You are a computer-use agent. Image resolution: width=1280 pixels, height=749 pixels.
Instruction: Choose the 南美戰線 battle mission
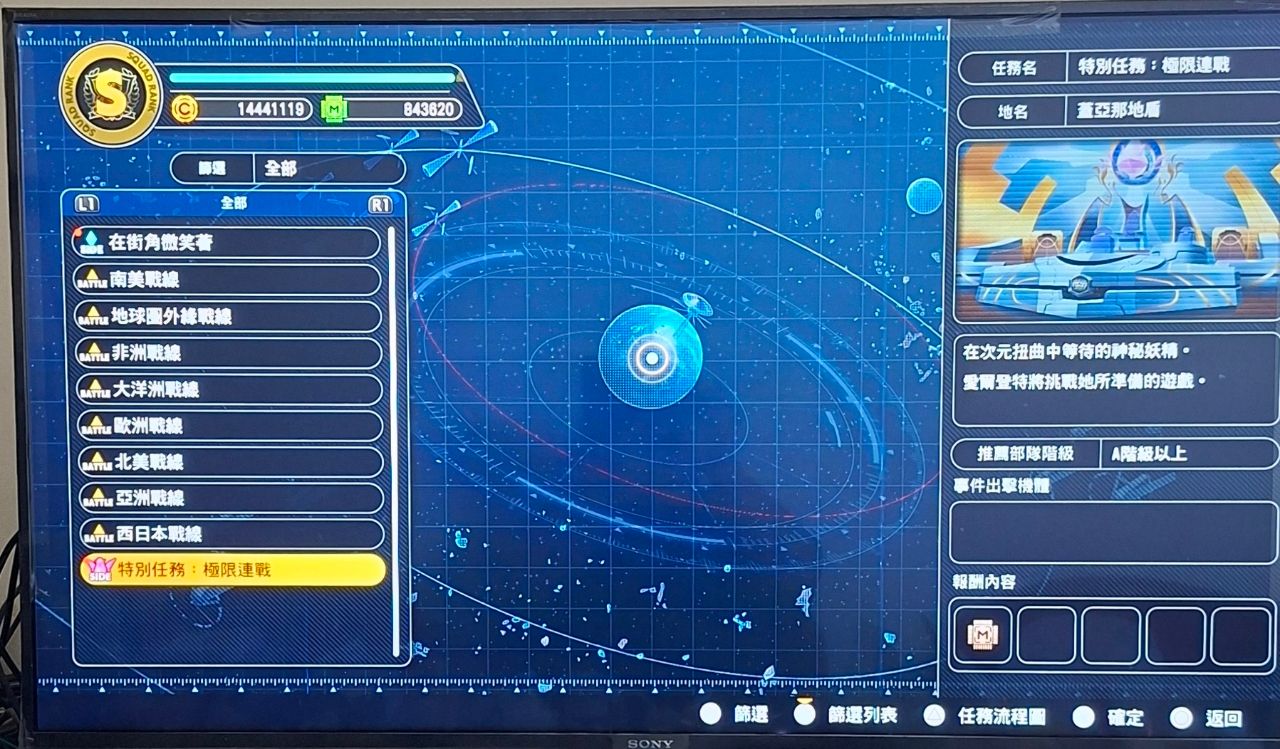coord(228,280)
